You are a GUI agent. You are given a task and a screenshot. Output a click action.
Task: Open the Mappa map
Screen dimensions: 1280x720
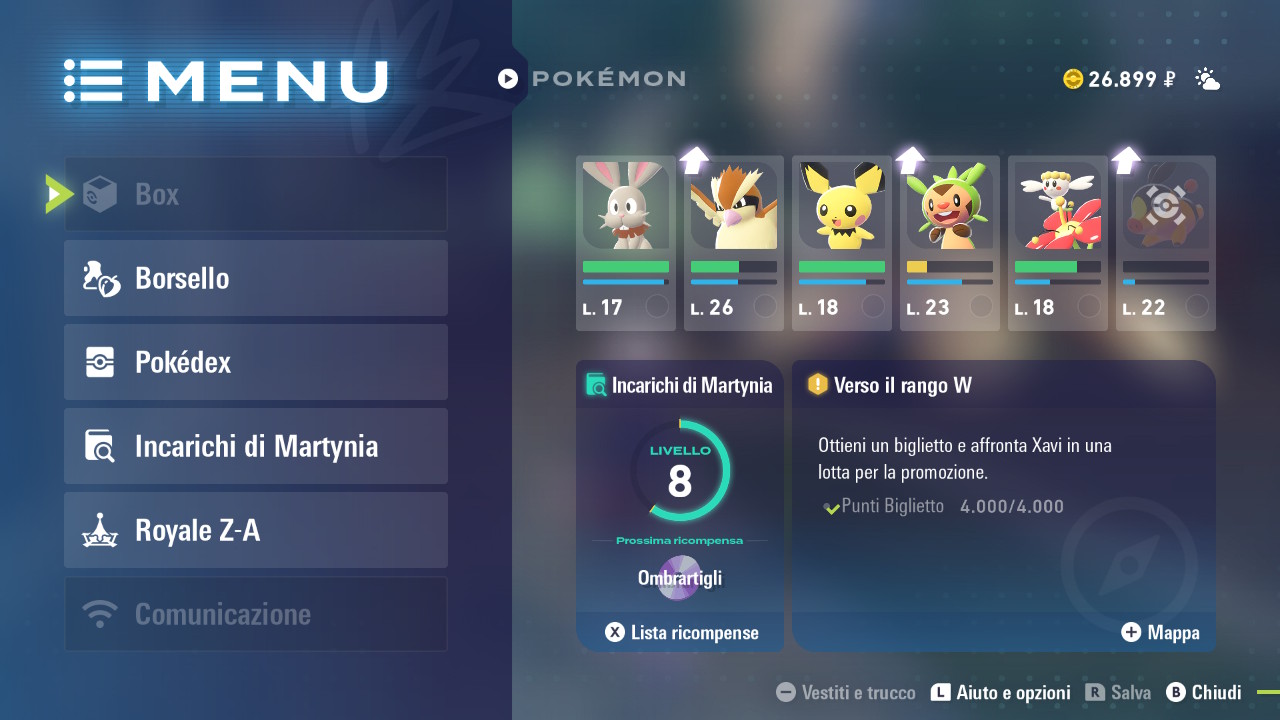(1160, 632)
